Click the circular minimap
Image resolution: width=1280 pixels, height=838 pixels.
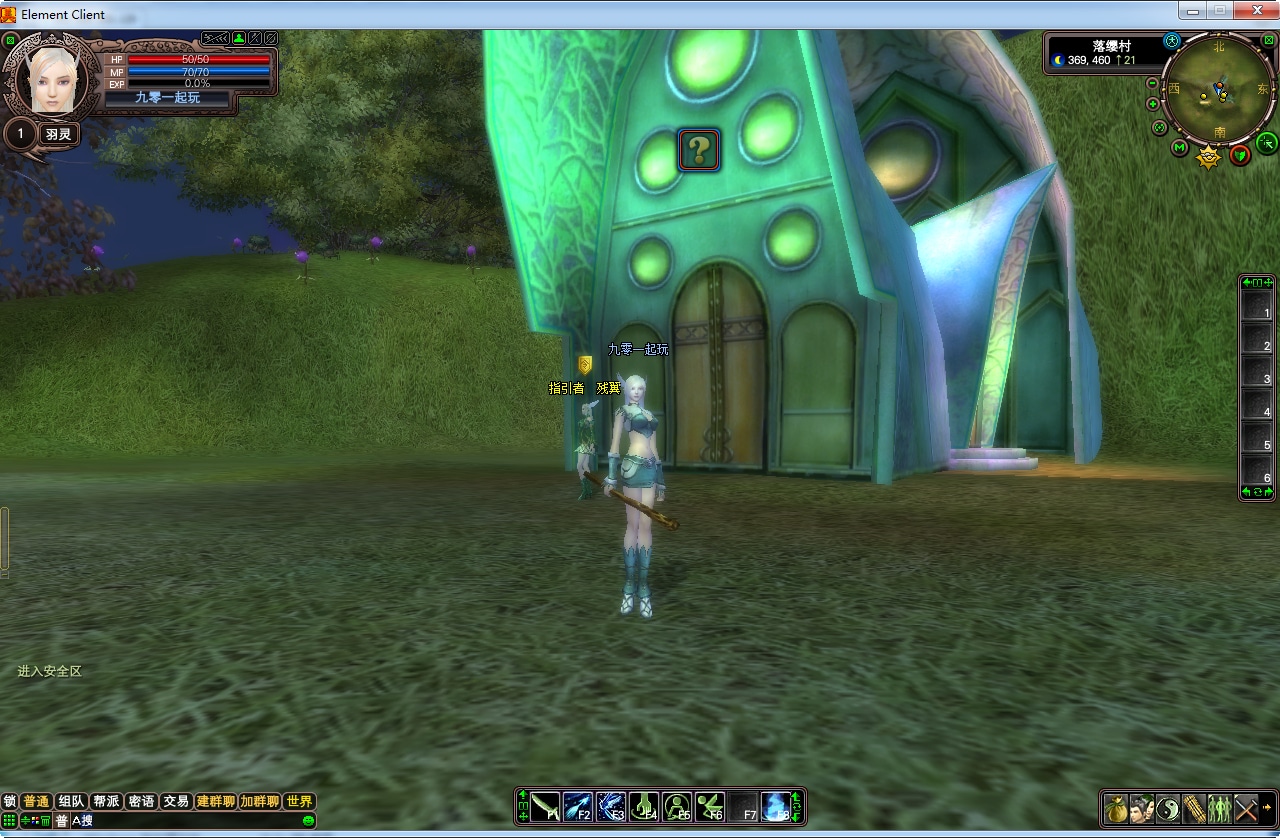tap(1218, 90)
